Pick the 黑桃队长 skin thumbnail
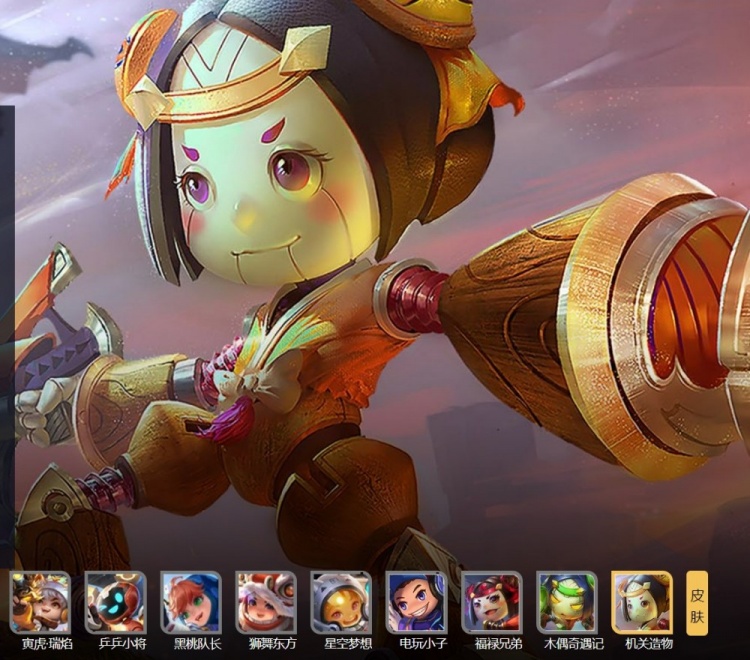Image resolution: width=750 pixels, height=660 pixels. (x=191, y=602)
